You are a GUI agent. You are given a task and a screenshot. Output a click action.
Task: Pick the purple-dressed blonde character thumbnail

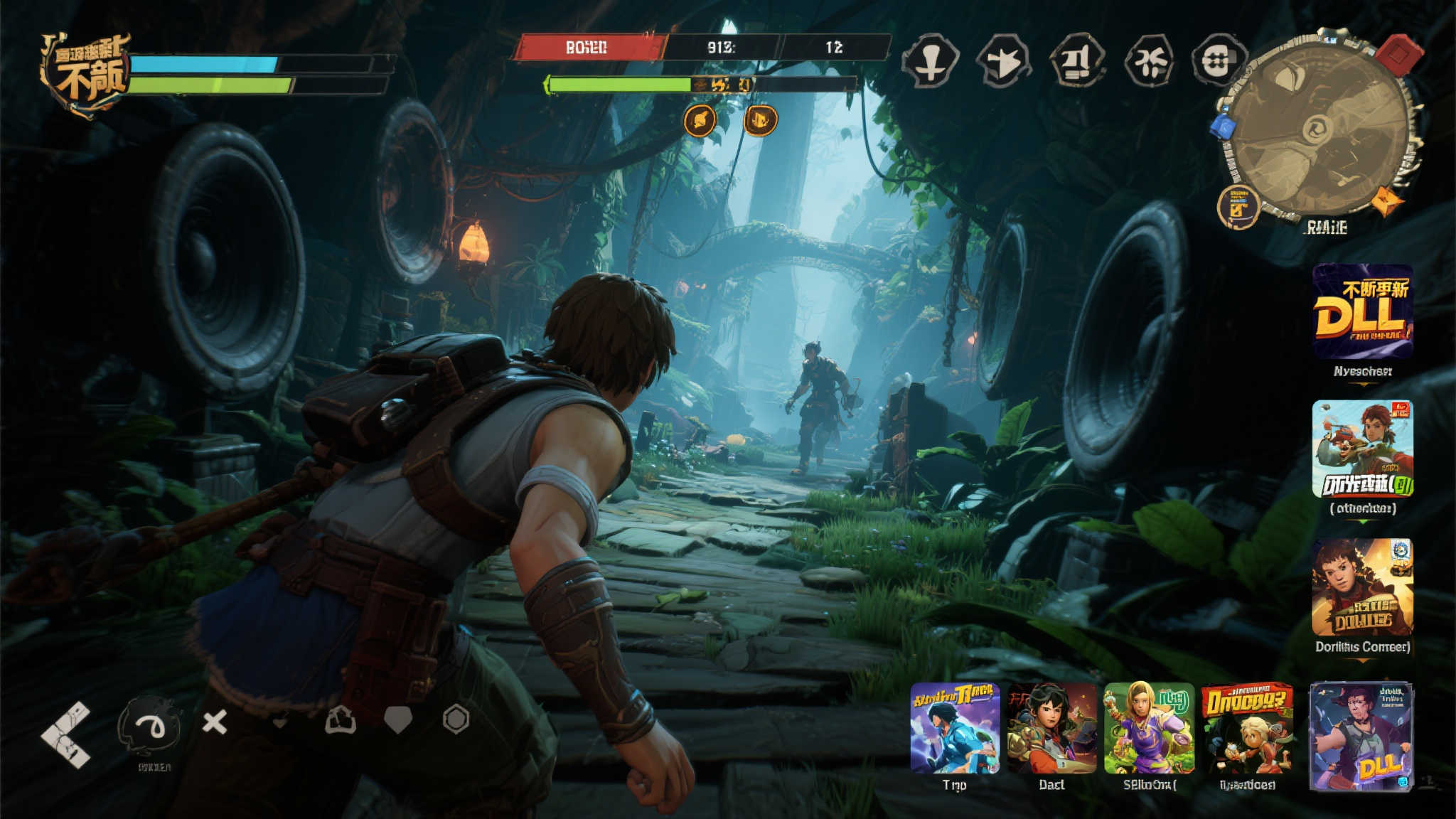1149,728
